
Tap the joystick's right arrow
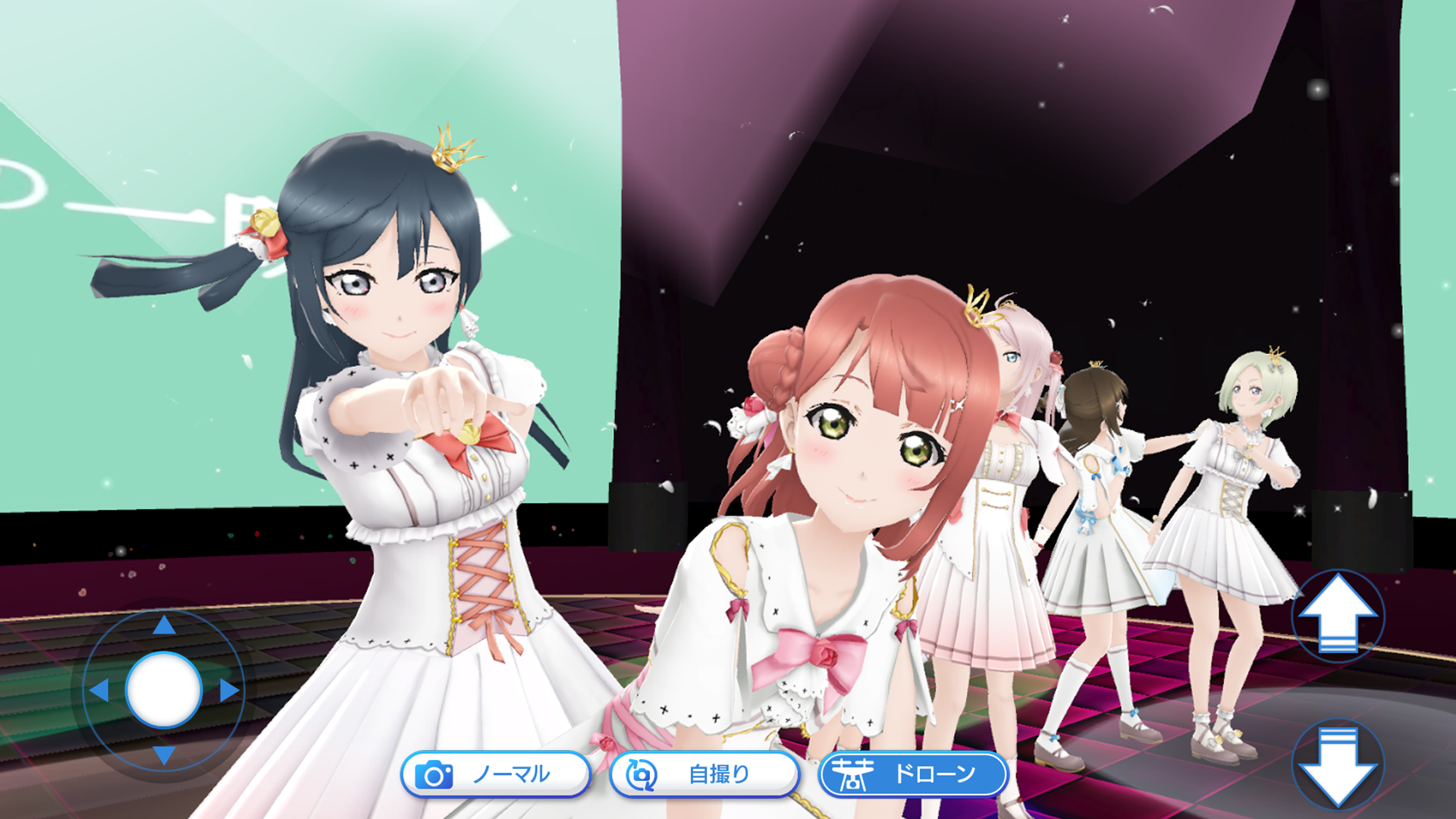tap(229, 690)
